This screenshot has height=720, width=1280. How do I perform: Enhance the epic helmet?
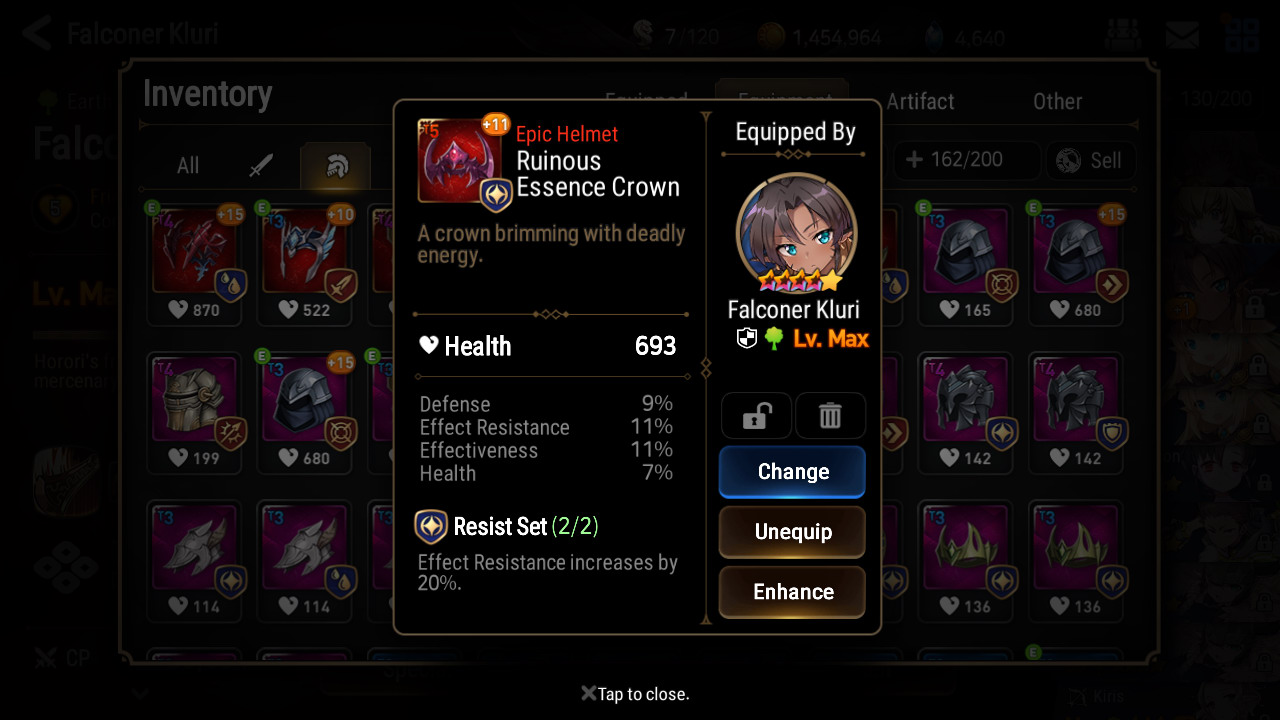coord(792,592)
